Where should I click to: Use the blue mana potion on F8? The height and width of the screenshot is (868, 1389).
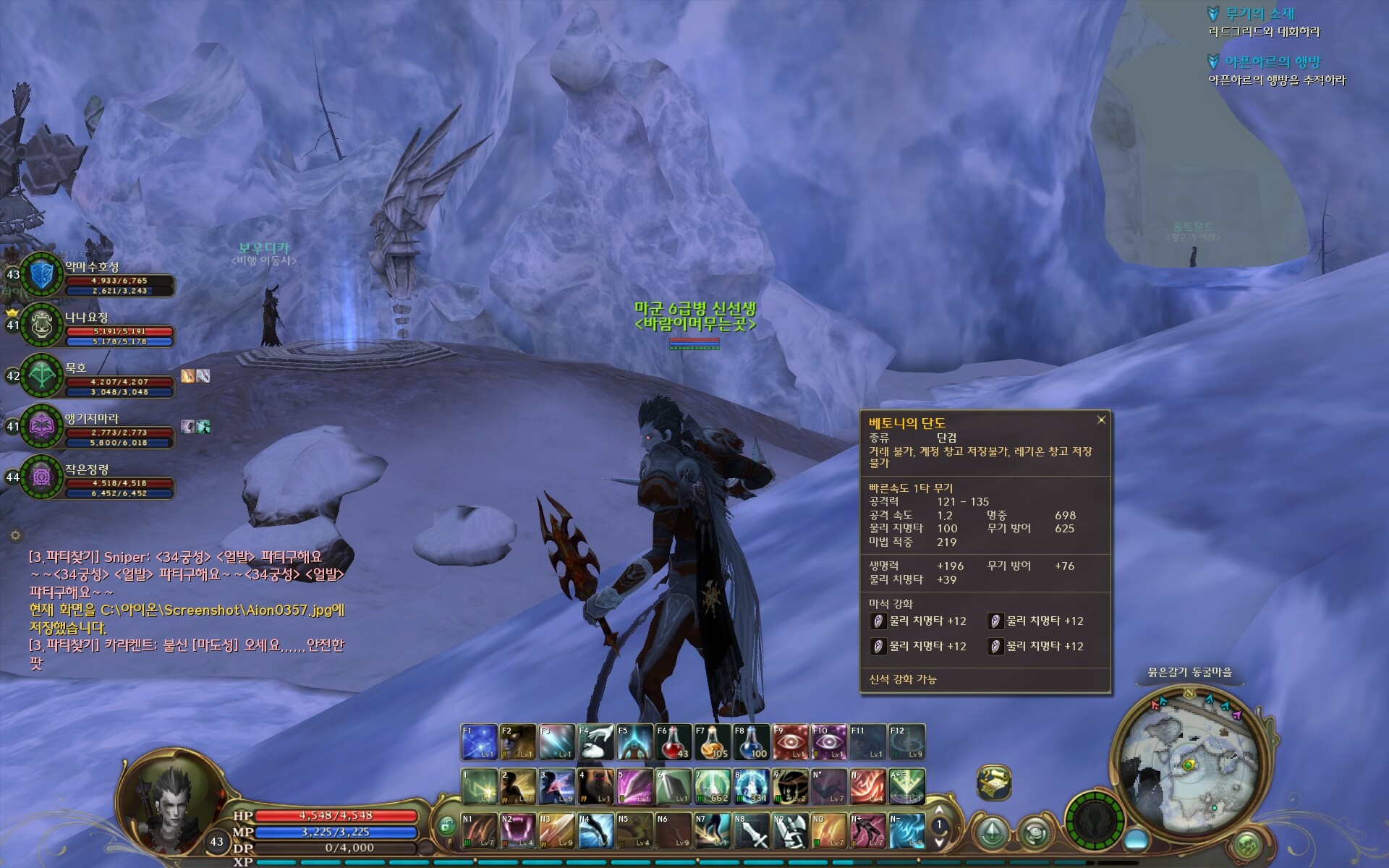[751, 742]
